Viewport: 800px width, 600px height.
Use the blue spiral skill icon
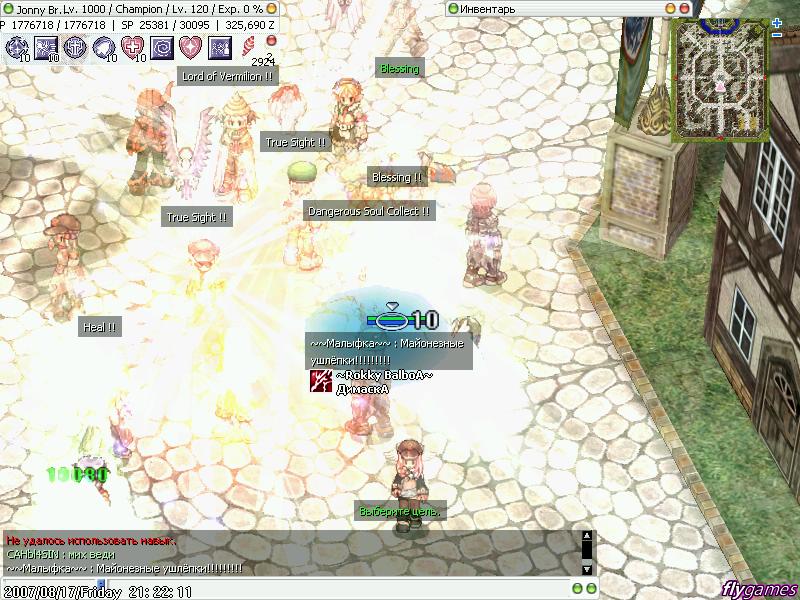[161, 47]
